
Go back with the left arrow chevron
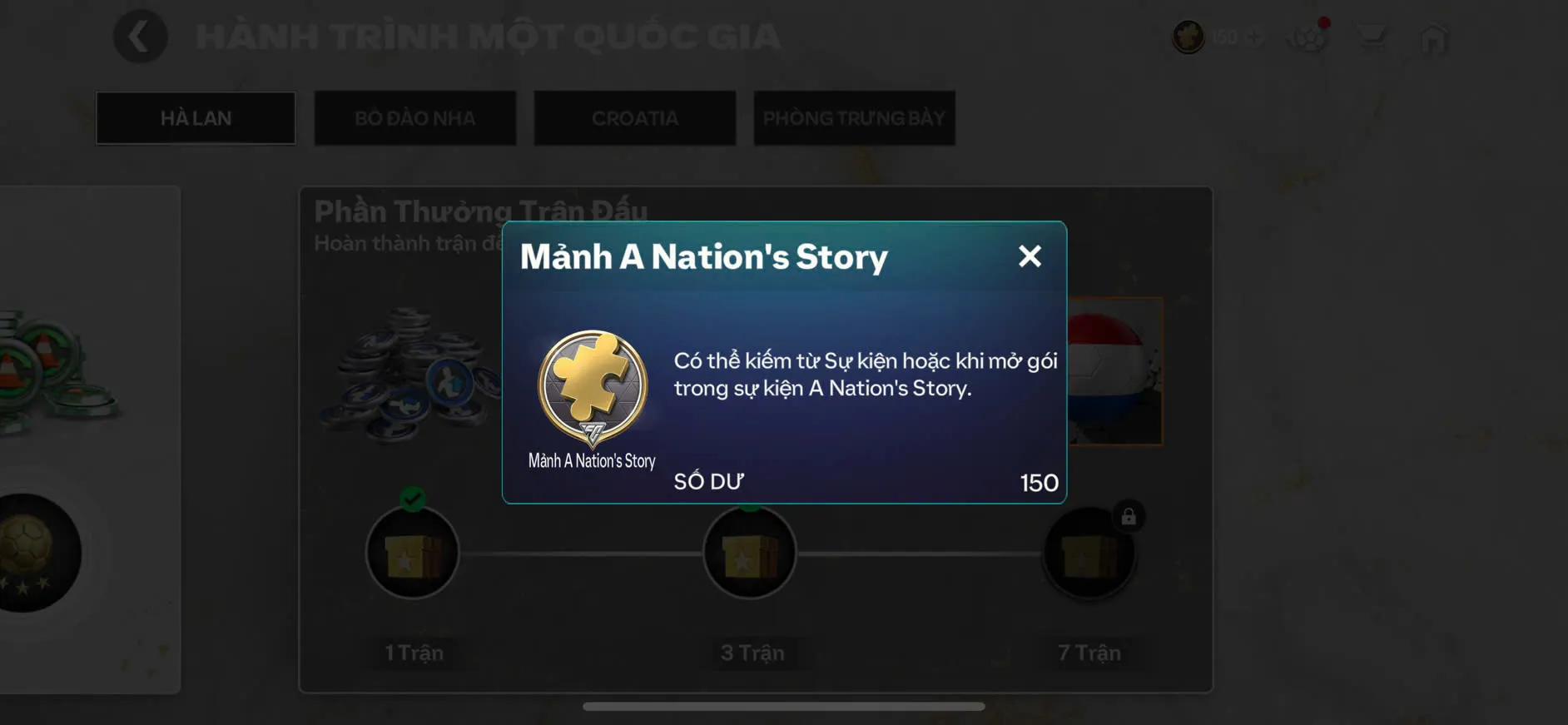coord(140,37)
